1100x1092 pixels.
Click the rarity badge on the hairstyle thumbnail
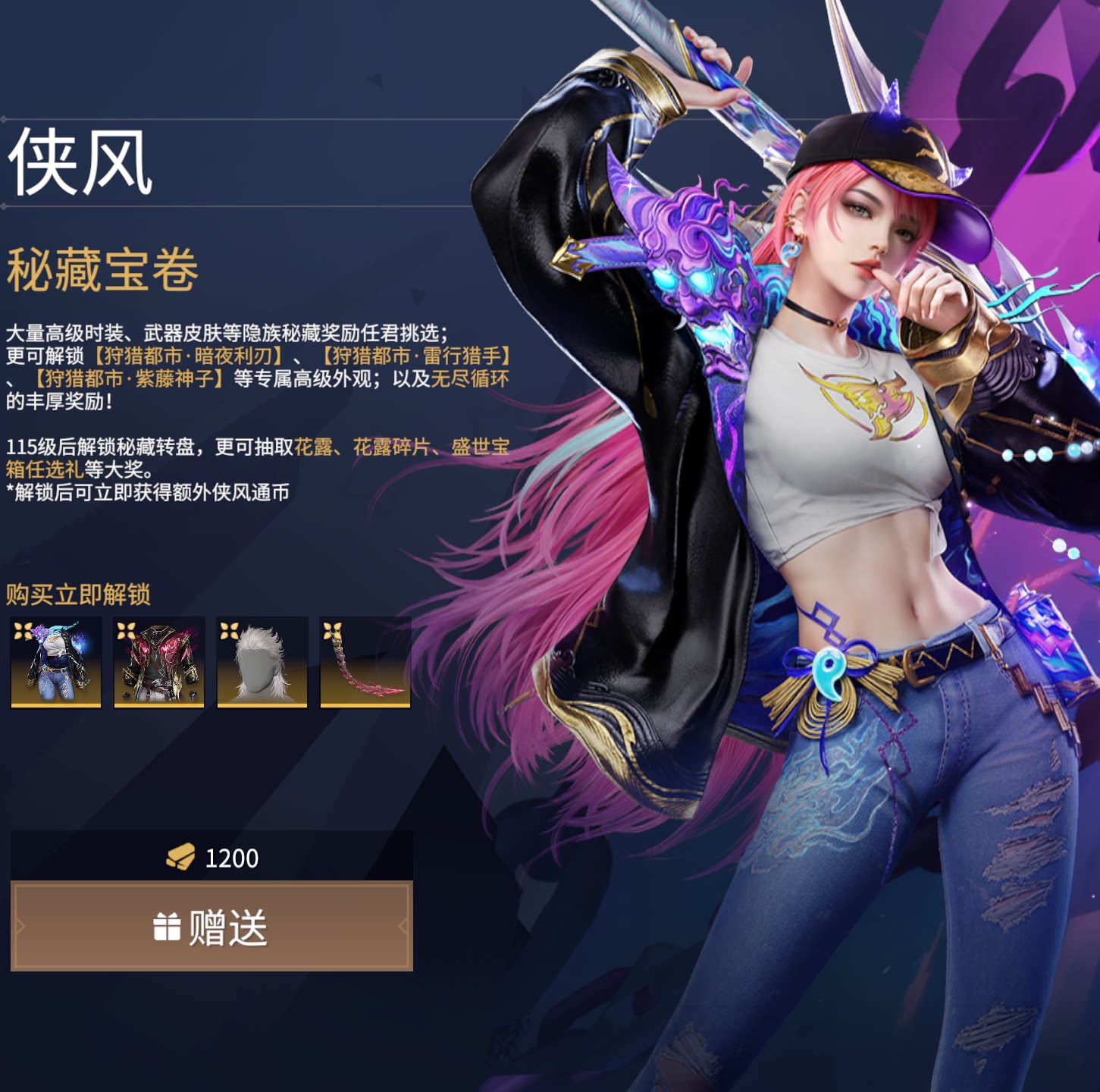[230, 632]
